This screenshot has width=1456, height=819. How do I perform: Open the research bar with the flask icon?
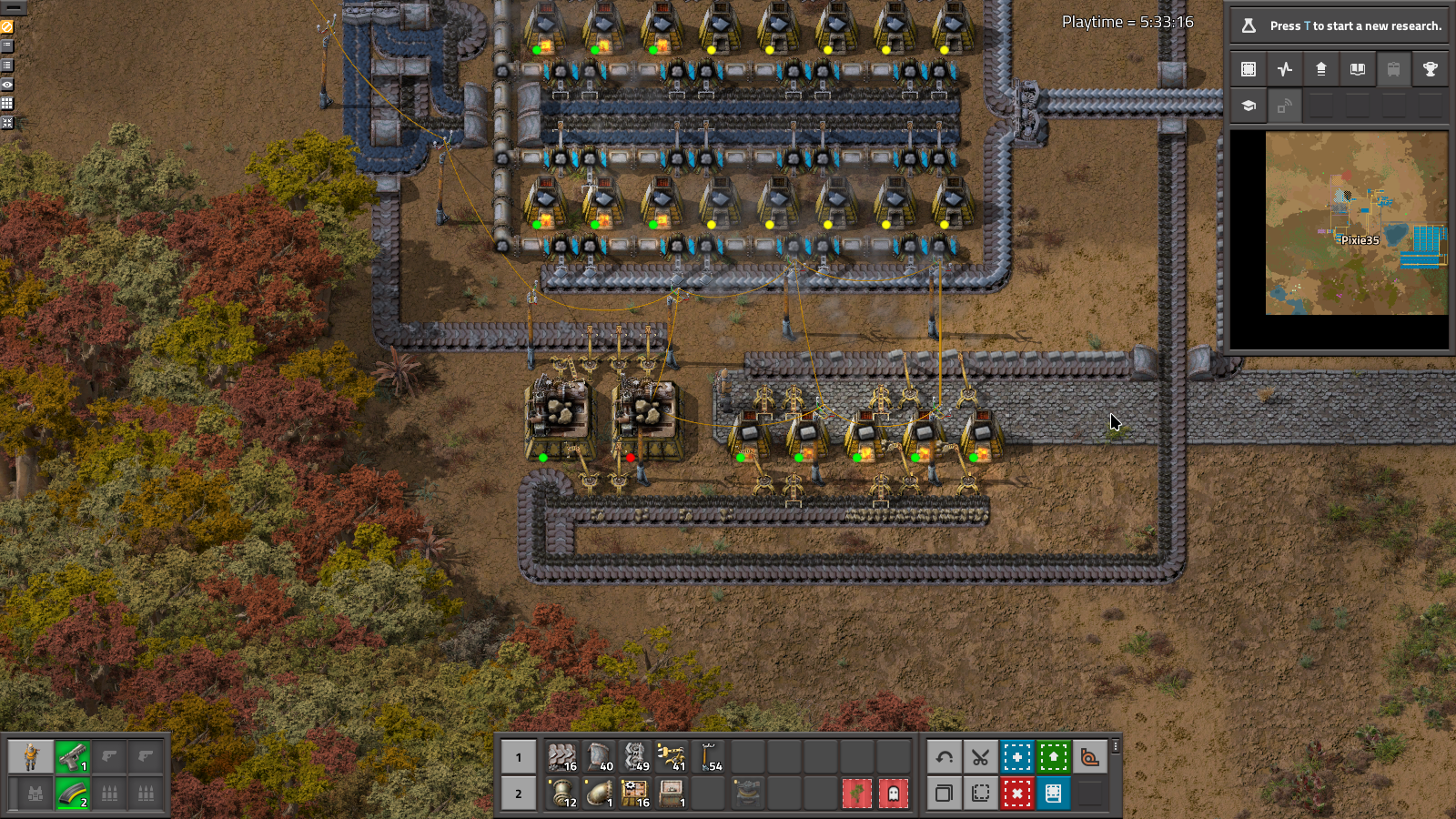(x=1339, y=25)
